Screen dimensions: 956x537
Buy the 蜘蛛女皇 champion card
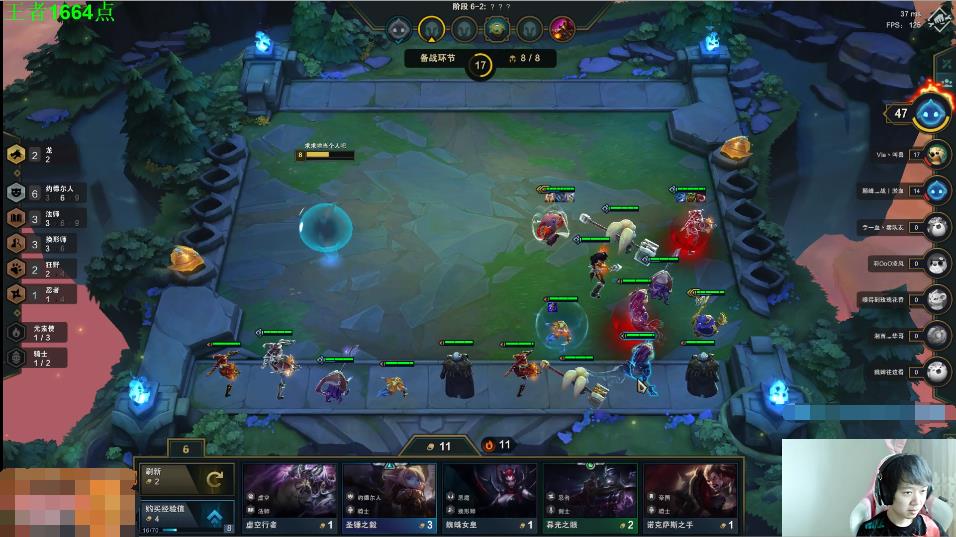pos(489,497)
